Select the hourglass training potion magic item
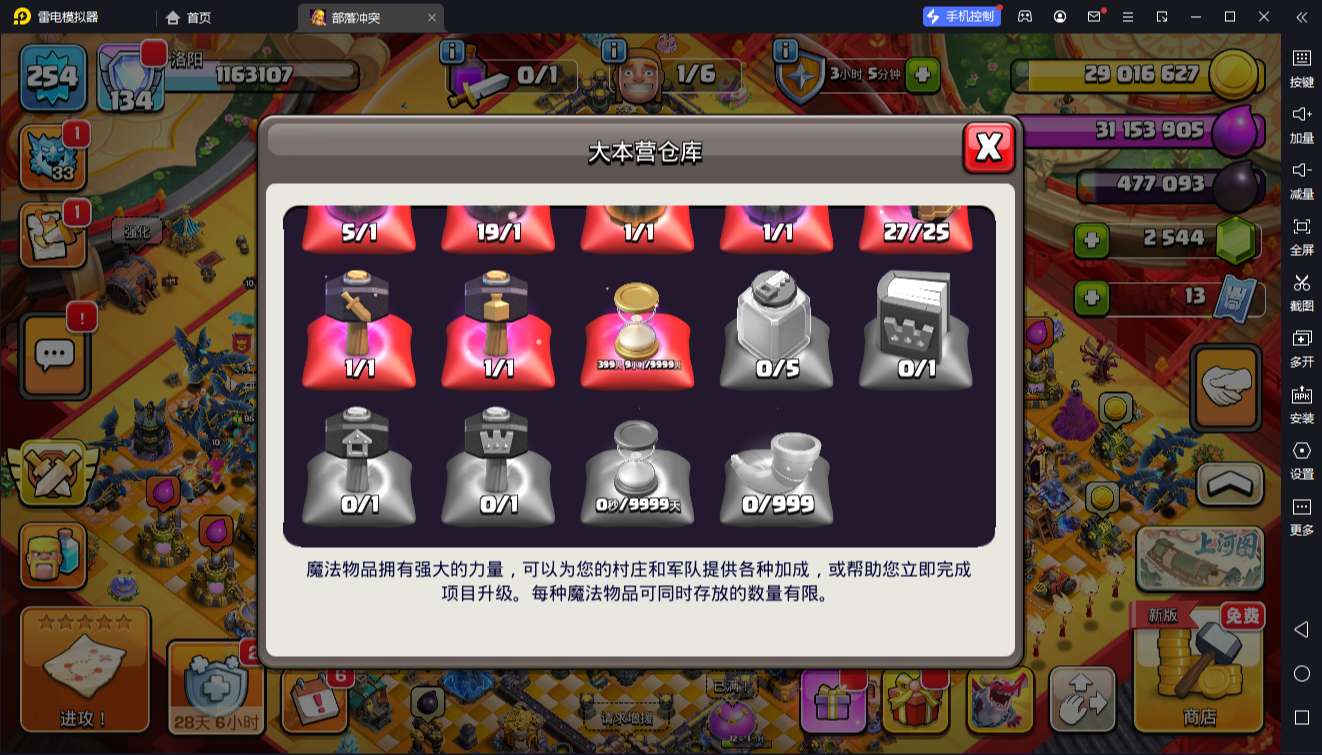 coord(637,325)
